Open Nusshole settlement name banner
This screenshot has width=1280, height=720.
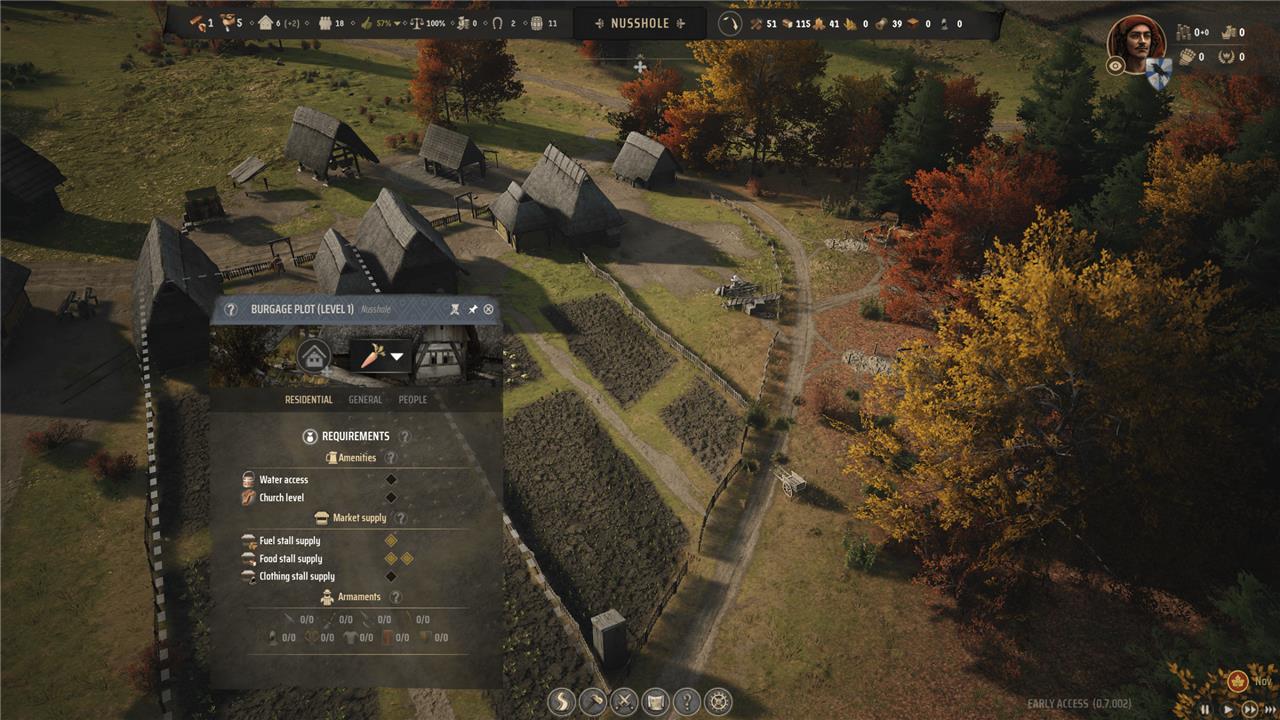coord(640,23)
